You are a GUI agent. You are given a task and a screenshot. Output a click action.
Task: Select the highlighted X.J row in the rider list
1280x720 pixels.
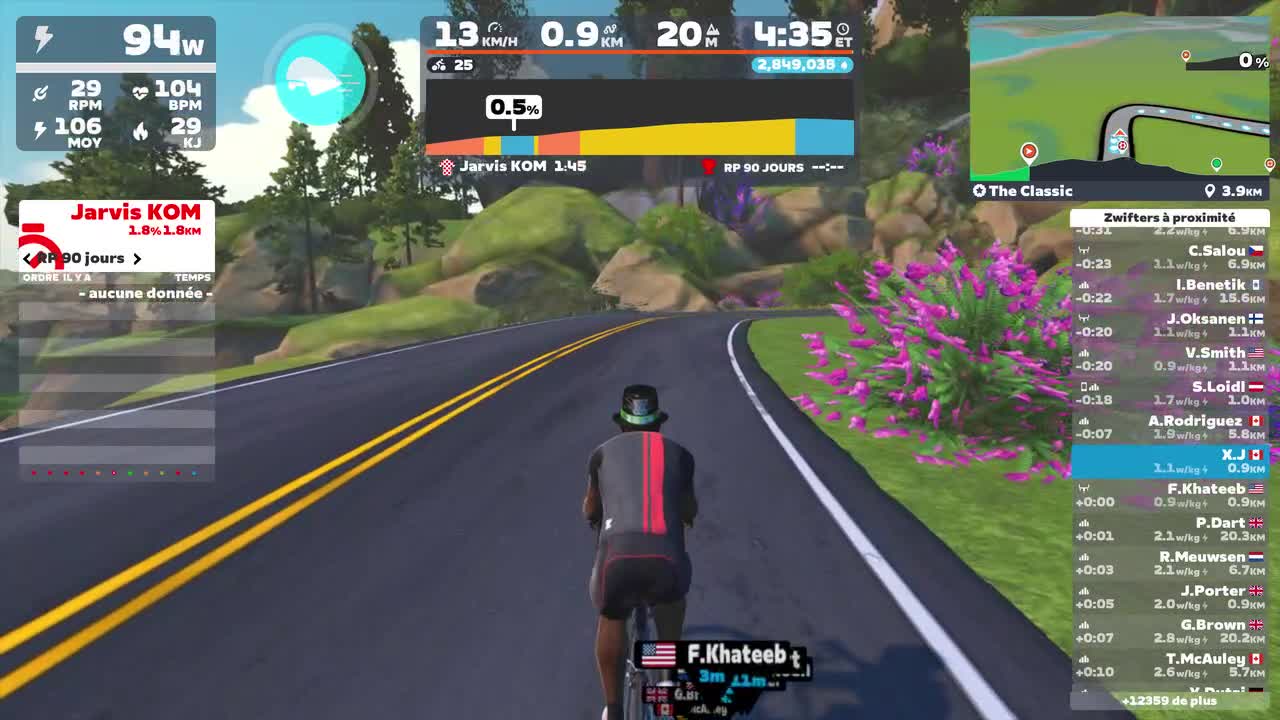click(x=1170, y=461)
